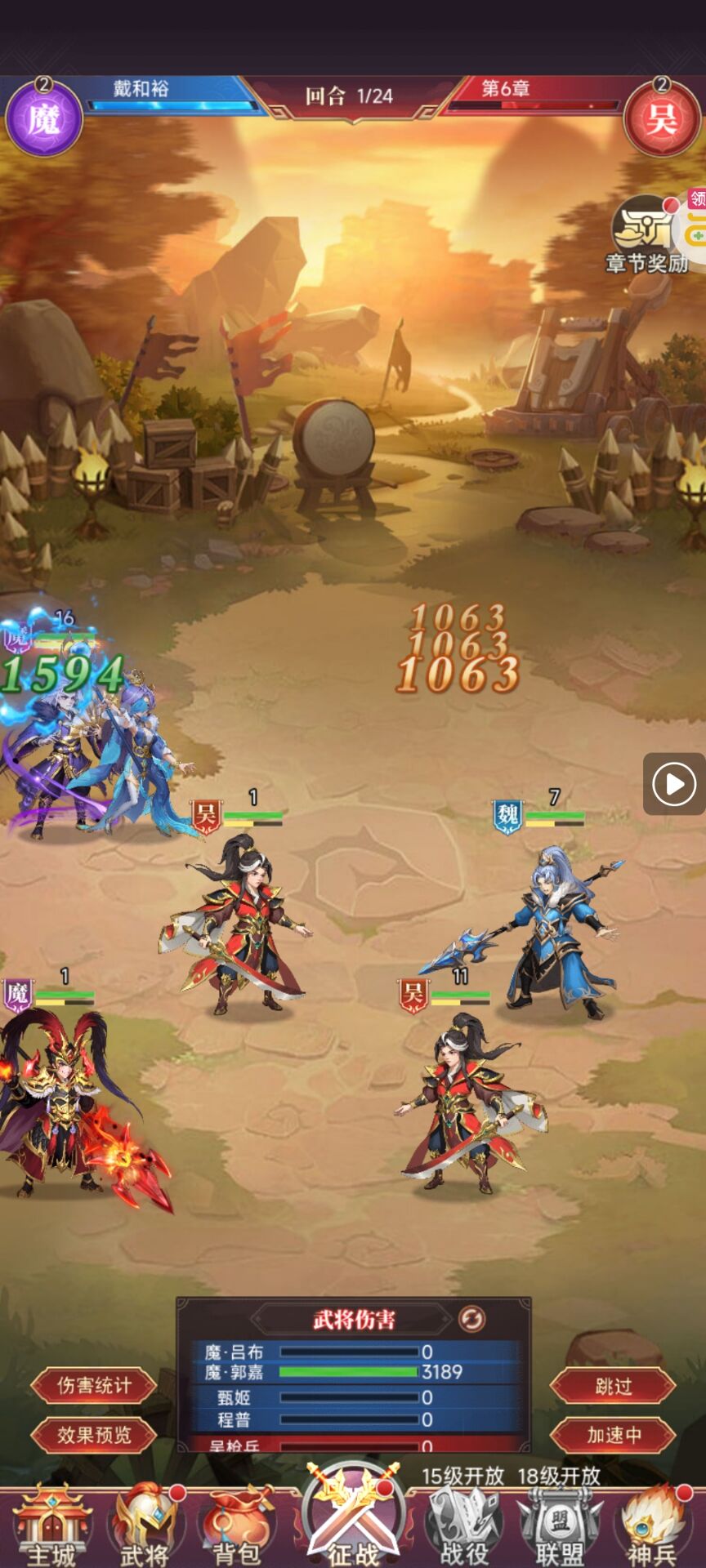Skip the battle with 跳过
This screenshot has height=1568, width=706.
tap(613, 1386)
